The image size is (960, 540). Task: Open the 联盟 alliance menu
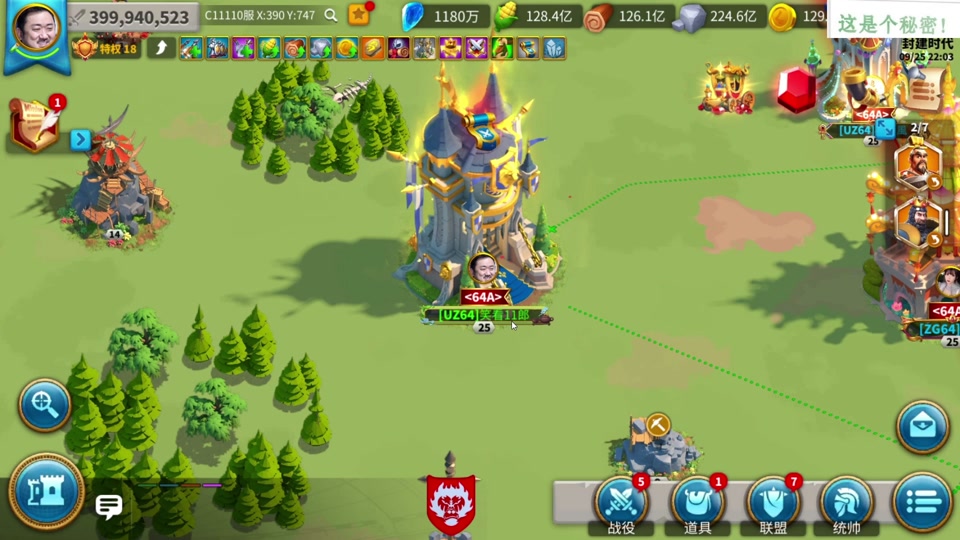(772, 503)
